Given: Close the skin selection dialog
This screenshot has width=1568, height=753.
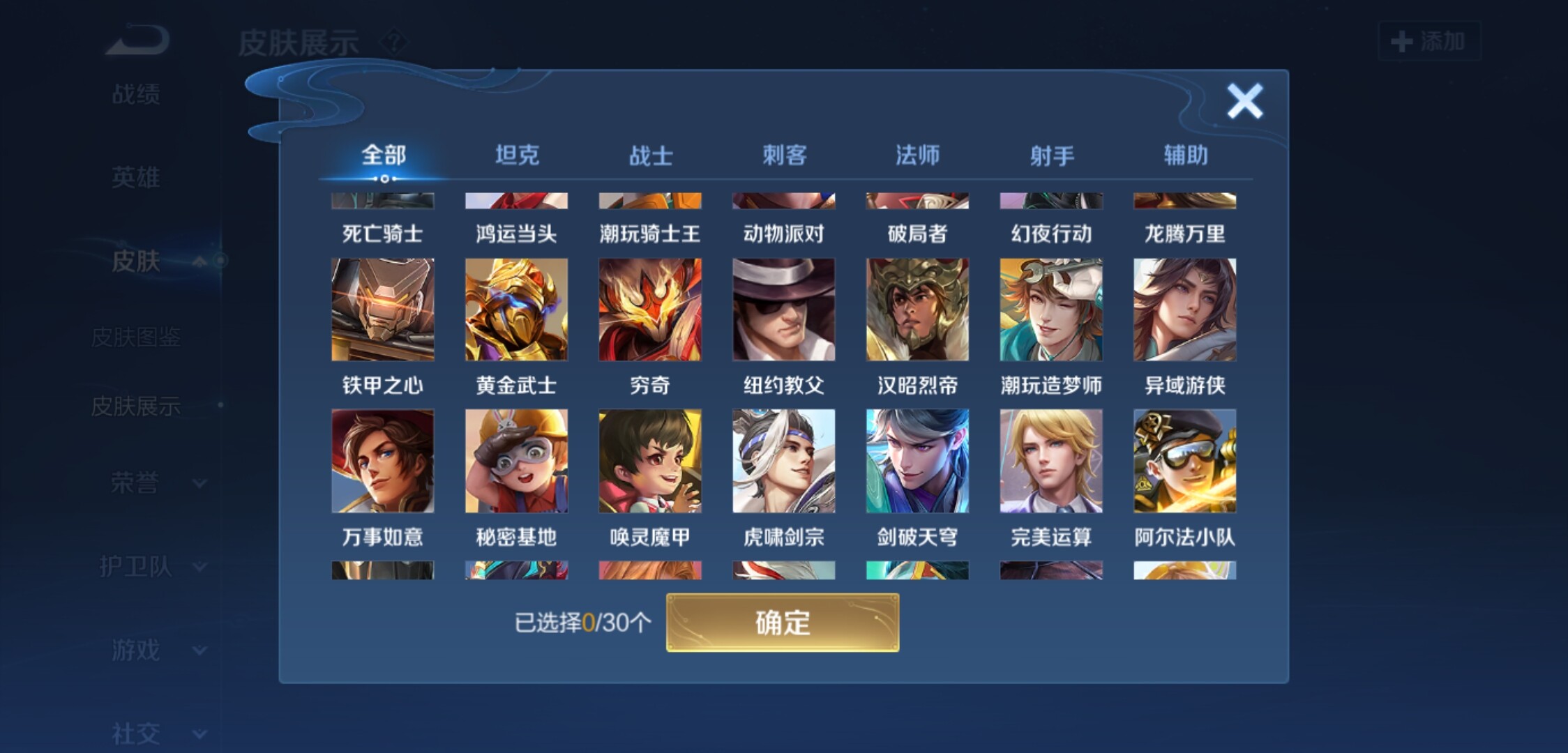Looking at the screenshot, I should [1244, 102].
